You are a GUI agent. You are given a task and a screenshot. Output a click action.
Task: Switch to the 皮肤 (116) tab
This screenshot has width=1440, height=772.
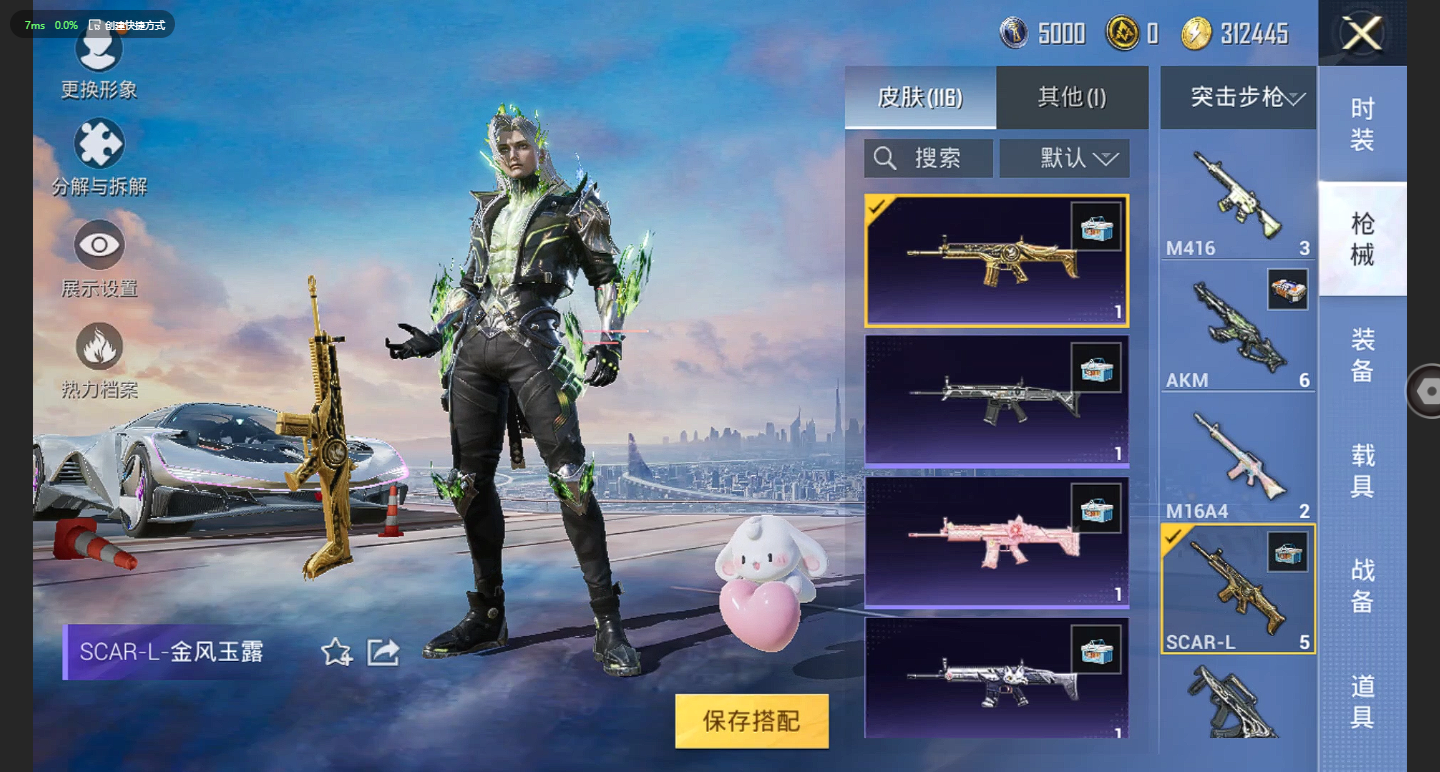[920, 97]
